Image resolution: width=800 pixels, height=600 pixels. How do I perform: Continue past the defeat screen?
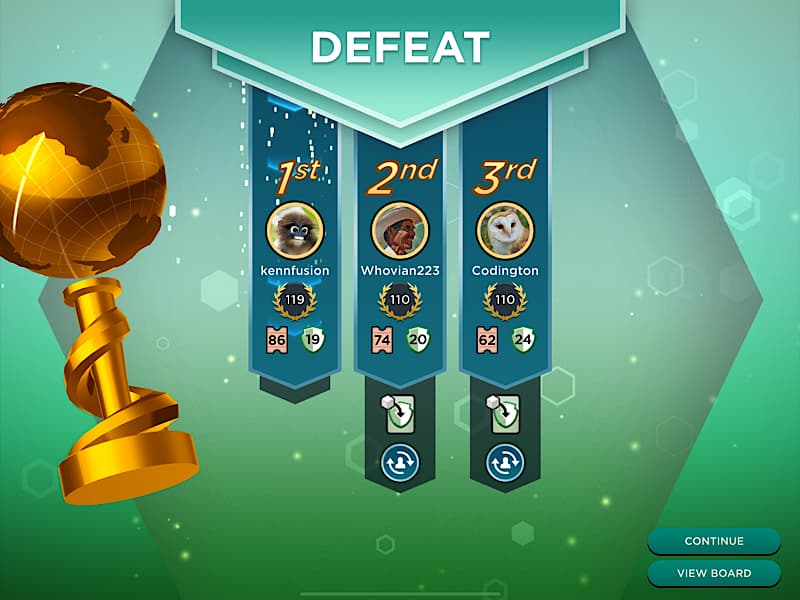point(714,541)
